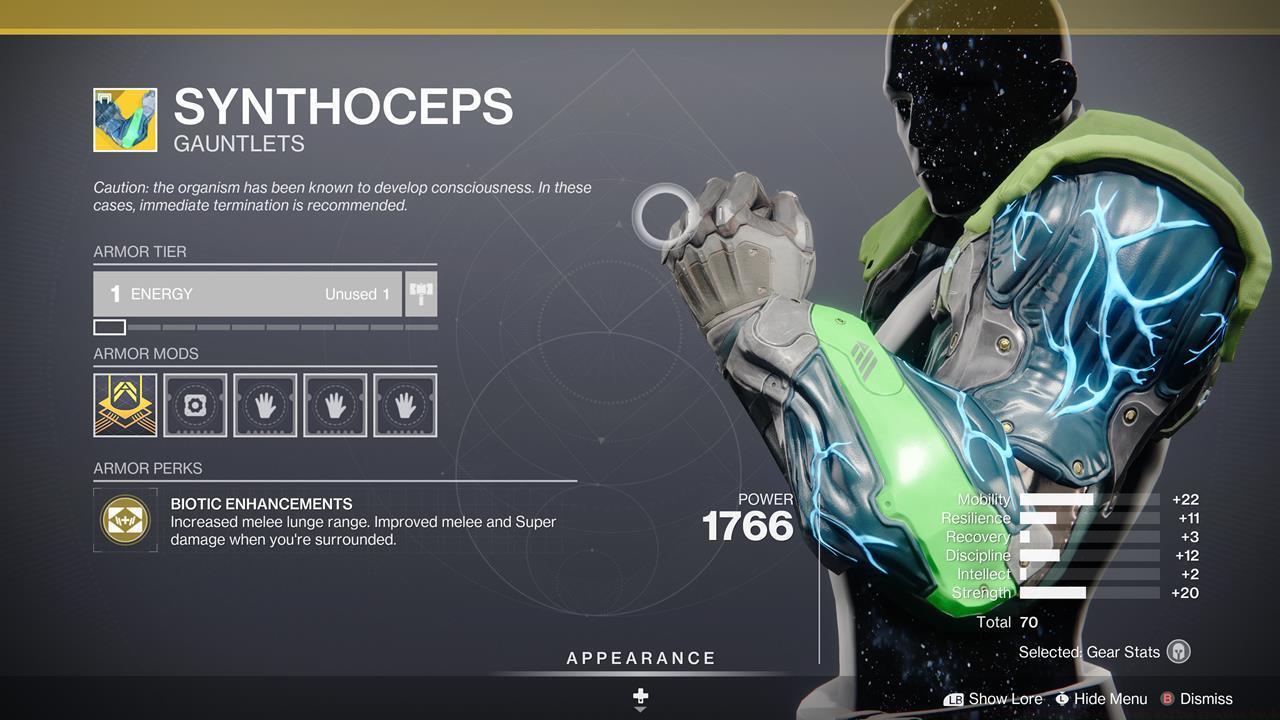Click the second empty arms mod slot

click(x=335, y=404)
